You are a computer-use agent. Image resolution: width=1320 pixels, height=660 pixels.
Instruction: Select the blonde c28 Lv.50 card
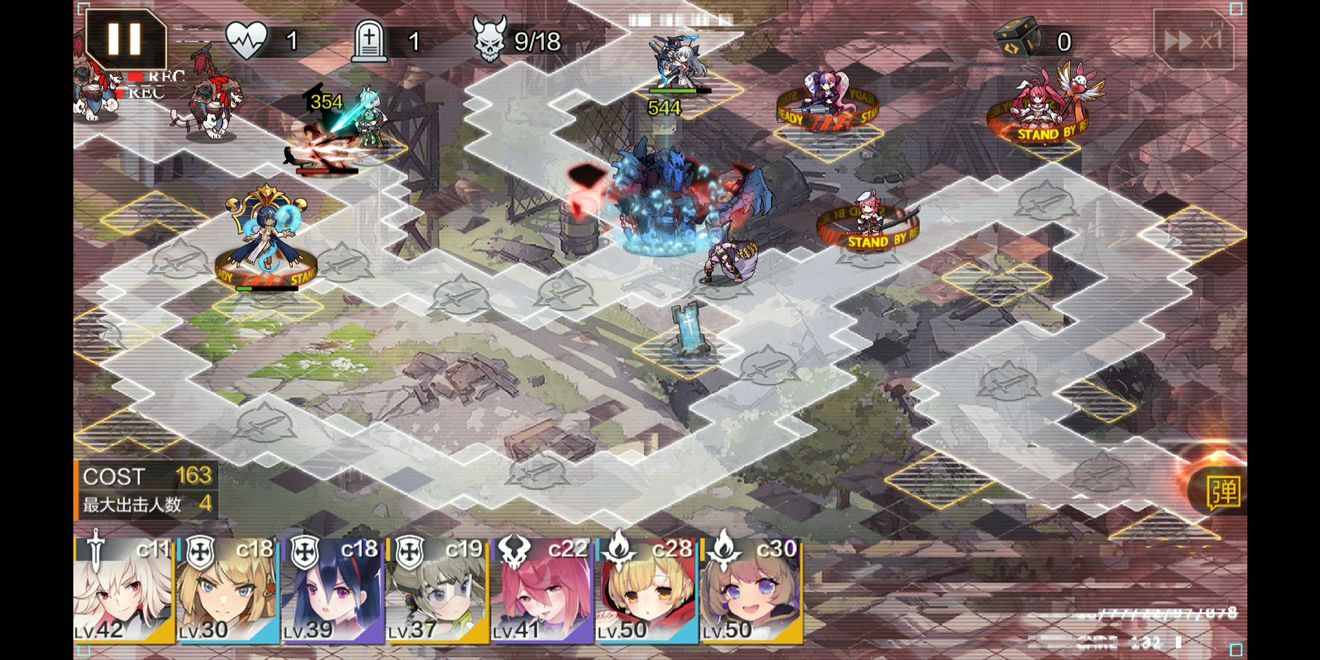pos(646,591)
